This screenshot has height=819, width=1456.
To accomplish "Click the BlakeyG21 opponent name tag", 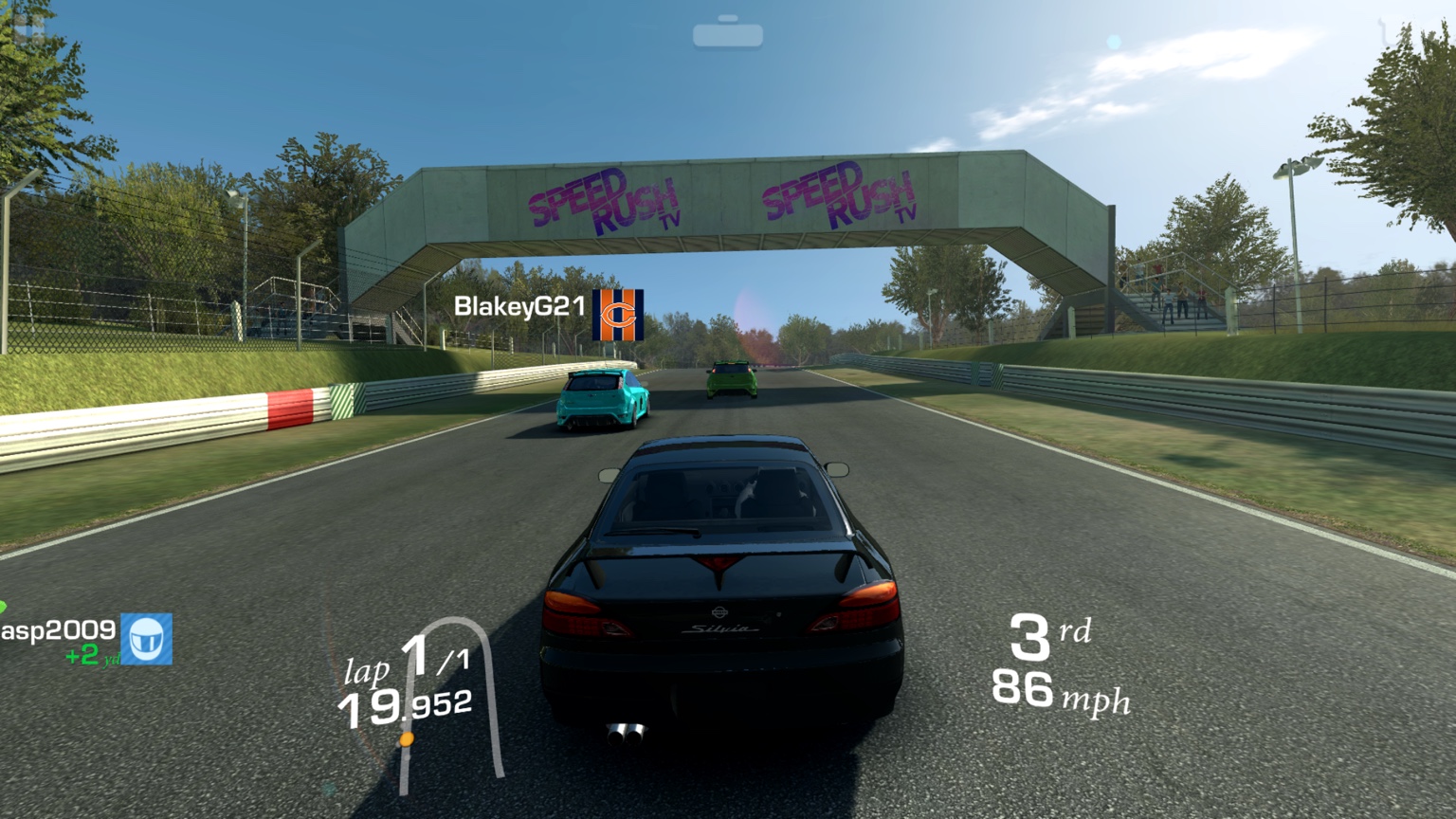I will 519,307.
